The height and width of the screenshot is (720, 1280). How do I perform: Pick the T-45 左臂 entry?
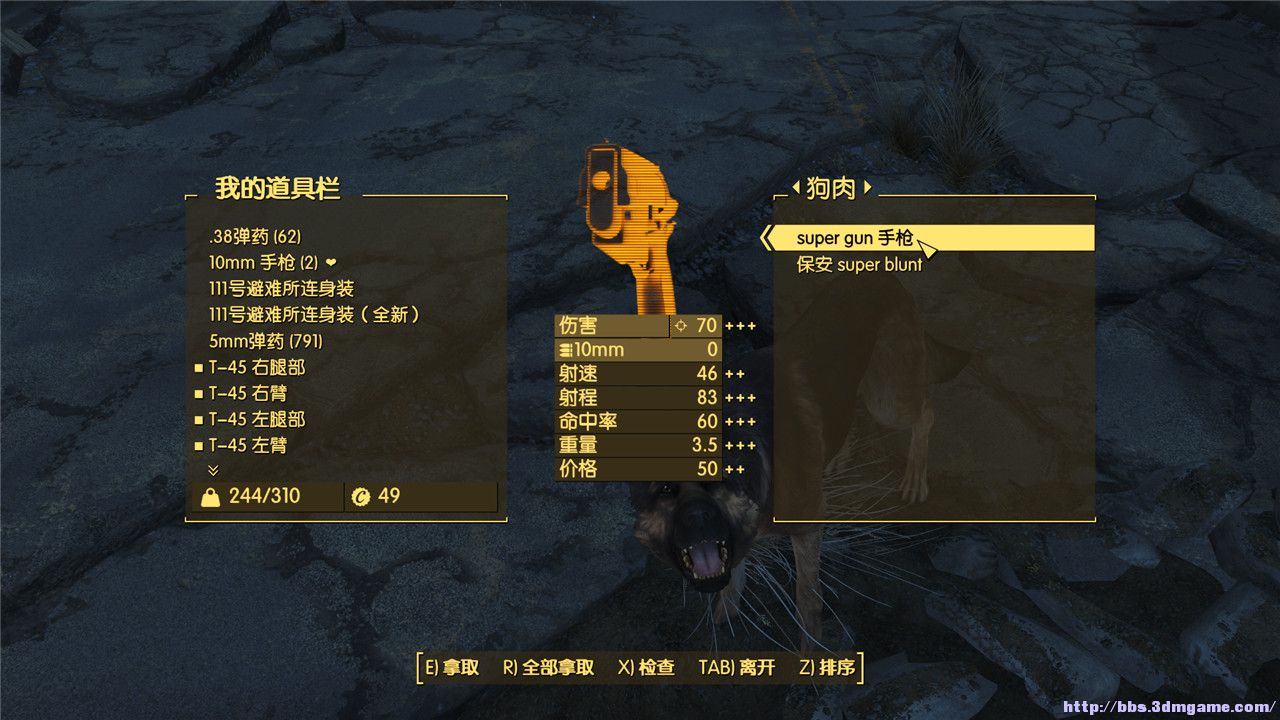[248, 445]
